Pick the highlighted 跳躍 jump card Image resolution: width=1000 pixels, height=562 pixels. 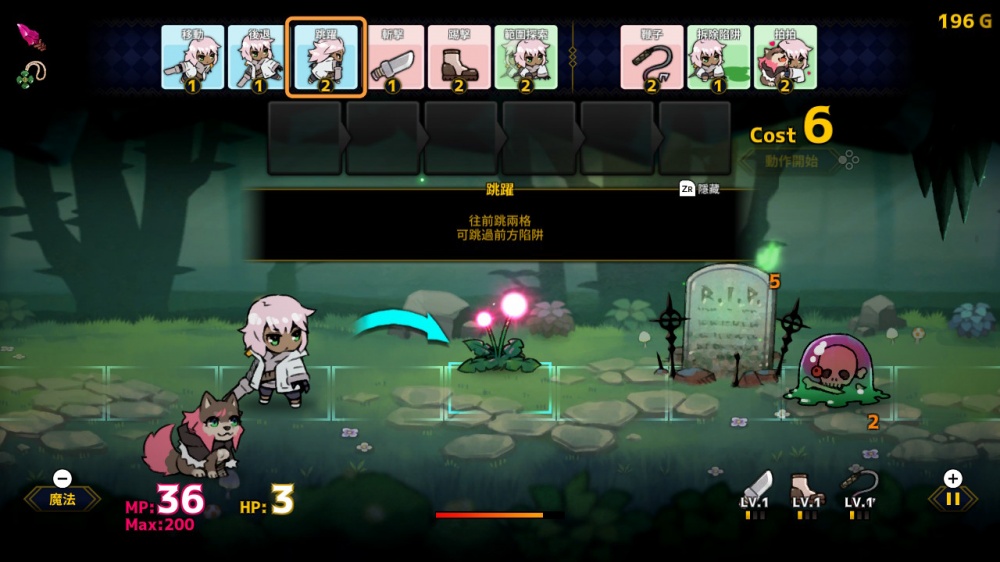coord(326,58)
